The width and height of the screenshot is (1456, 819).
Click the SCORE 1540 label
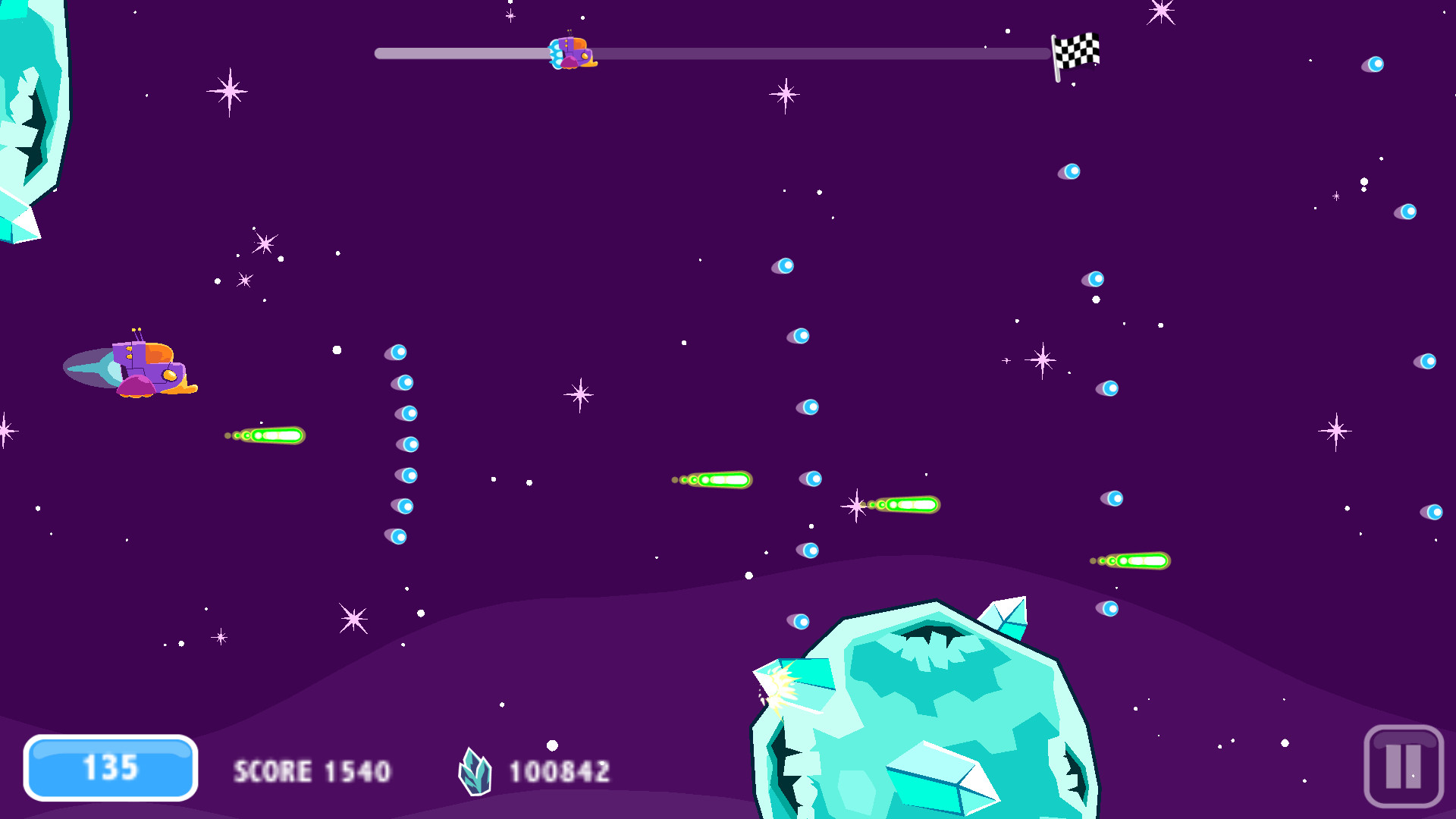(312, 771)
